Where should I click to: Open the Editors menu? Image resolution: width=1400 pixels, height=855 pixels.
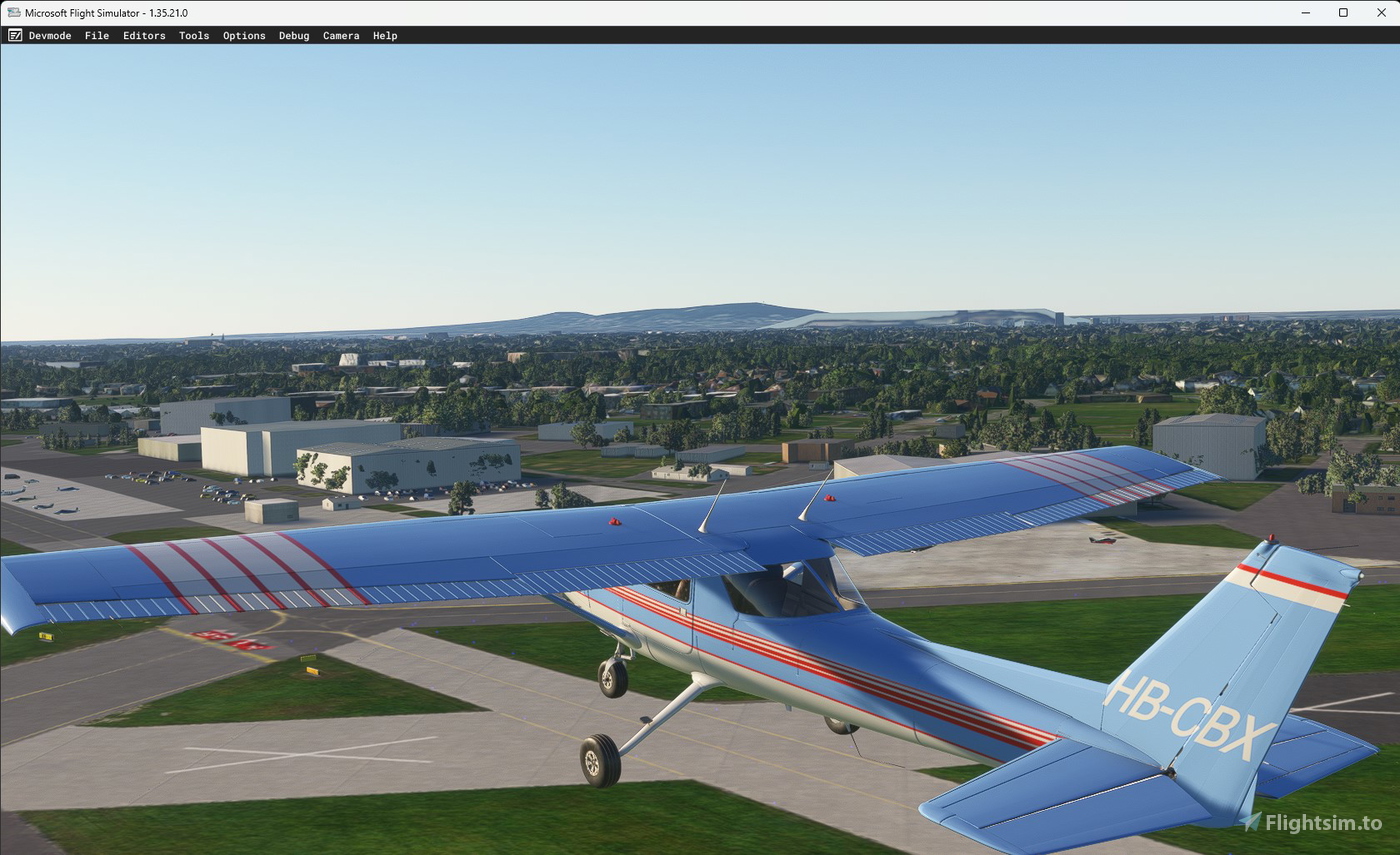144,35
